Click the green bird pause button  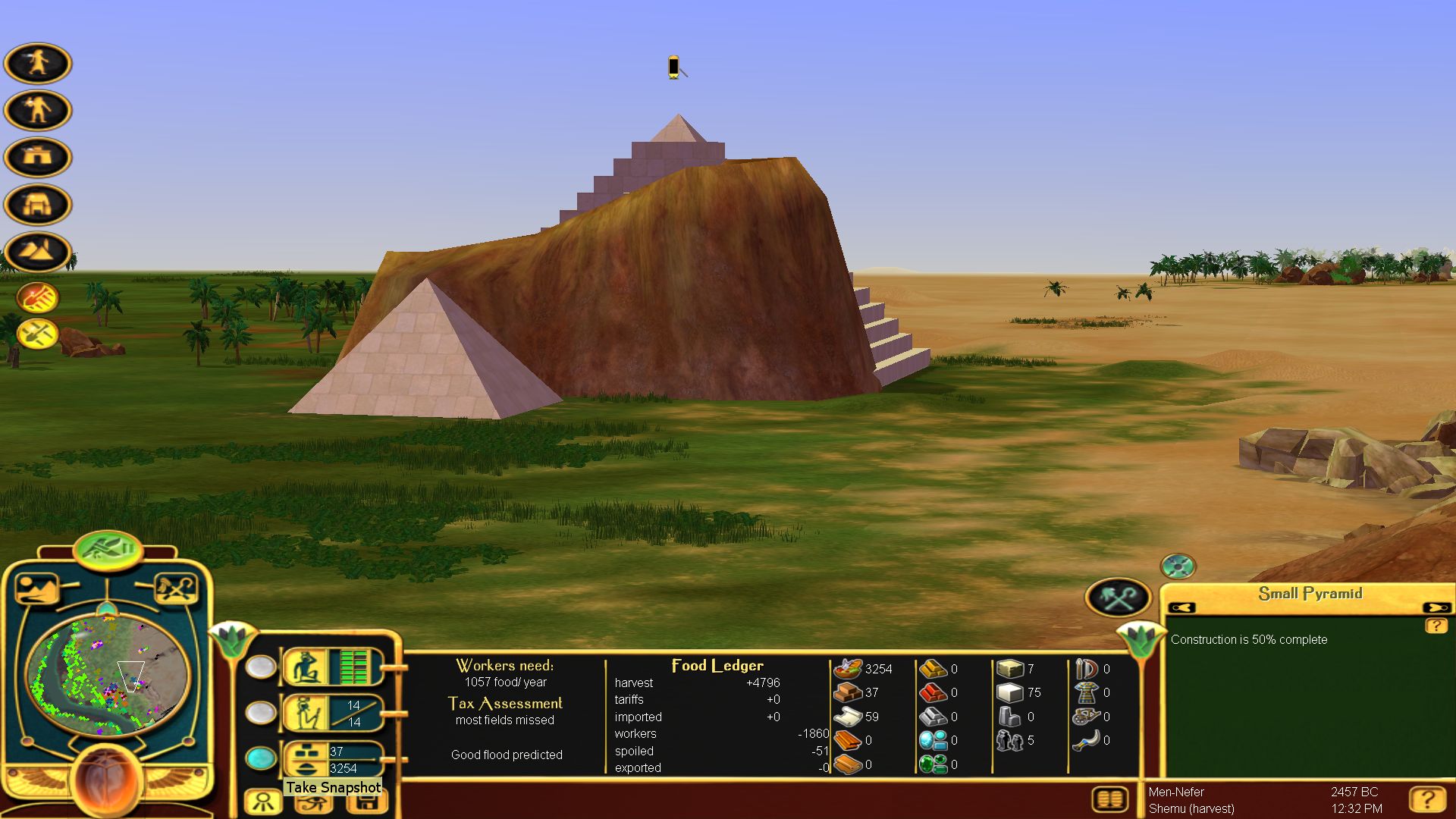108,548
